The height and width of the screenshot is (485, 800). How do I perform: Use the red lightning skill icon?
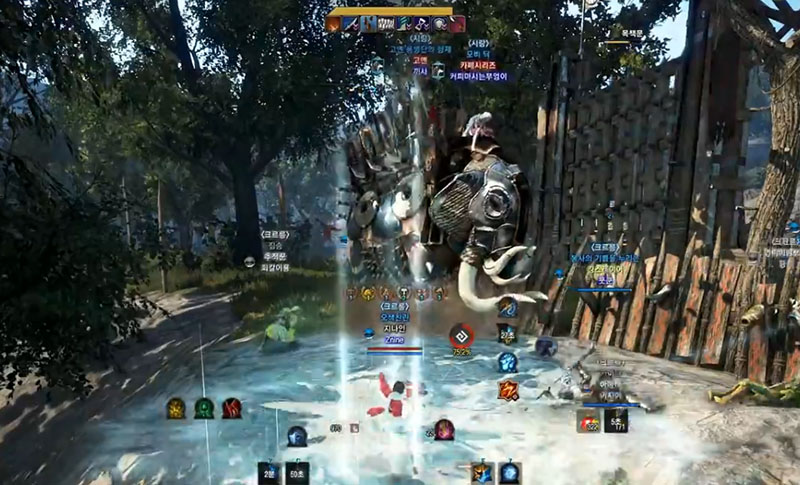click(508, 390)
